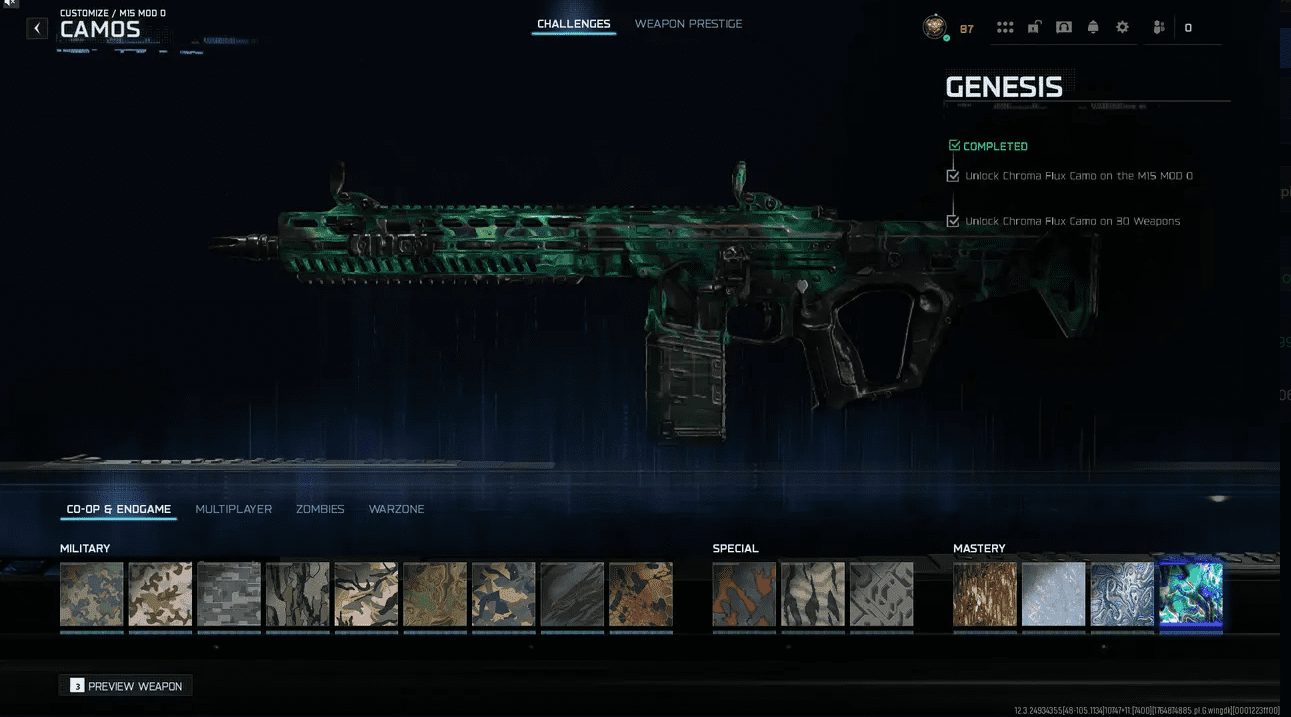Open the social friends icon
The image size is (1291, 717).
1159,28
